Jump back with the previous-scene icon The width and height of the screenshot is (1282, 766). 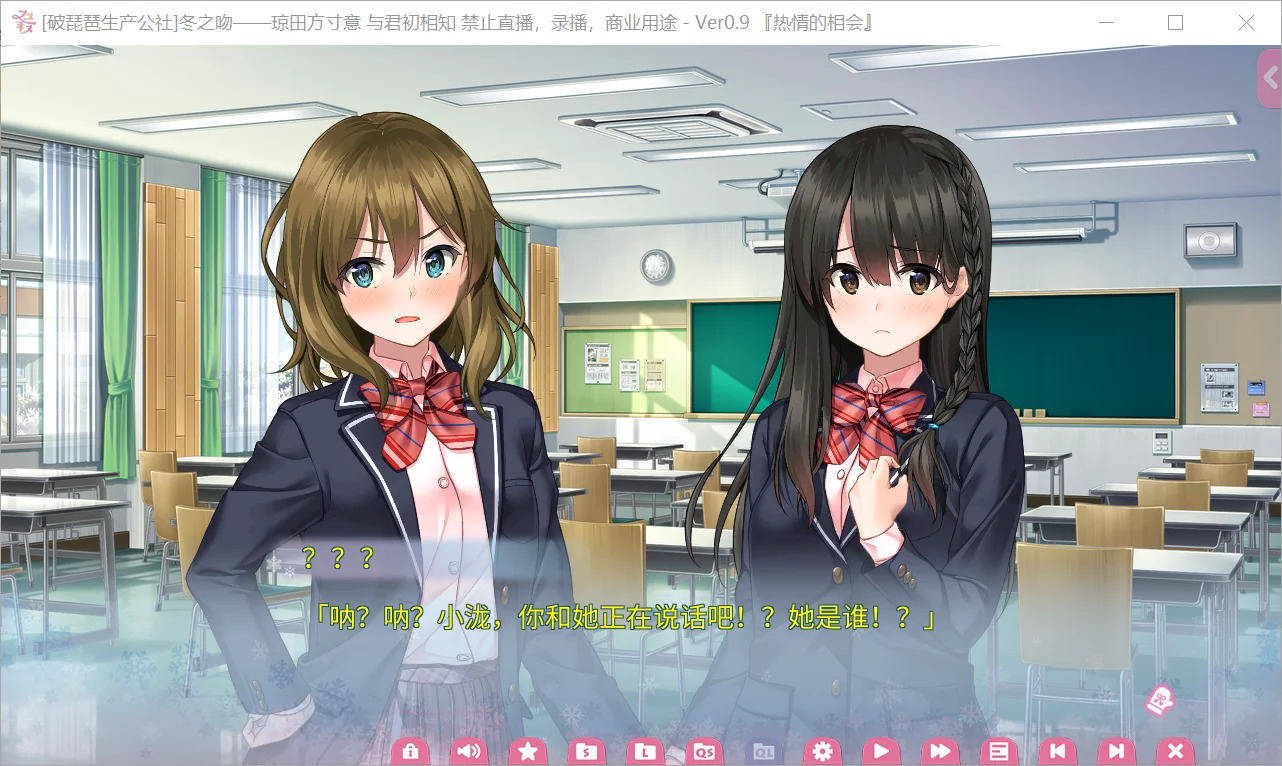tap(1057, 750)
